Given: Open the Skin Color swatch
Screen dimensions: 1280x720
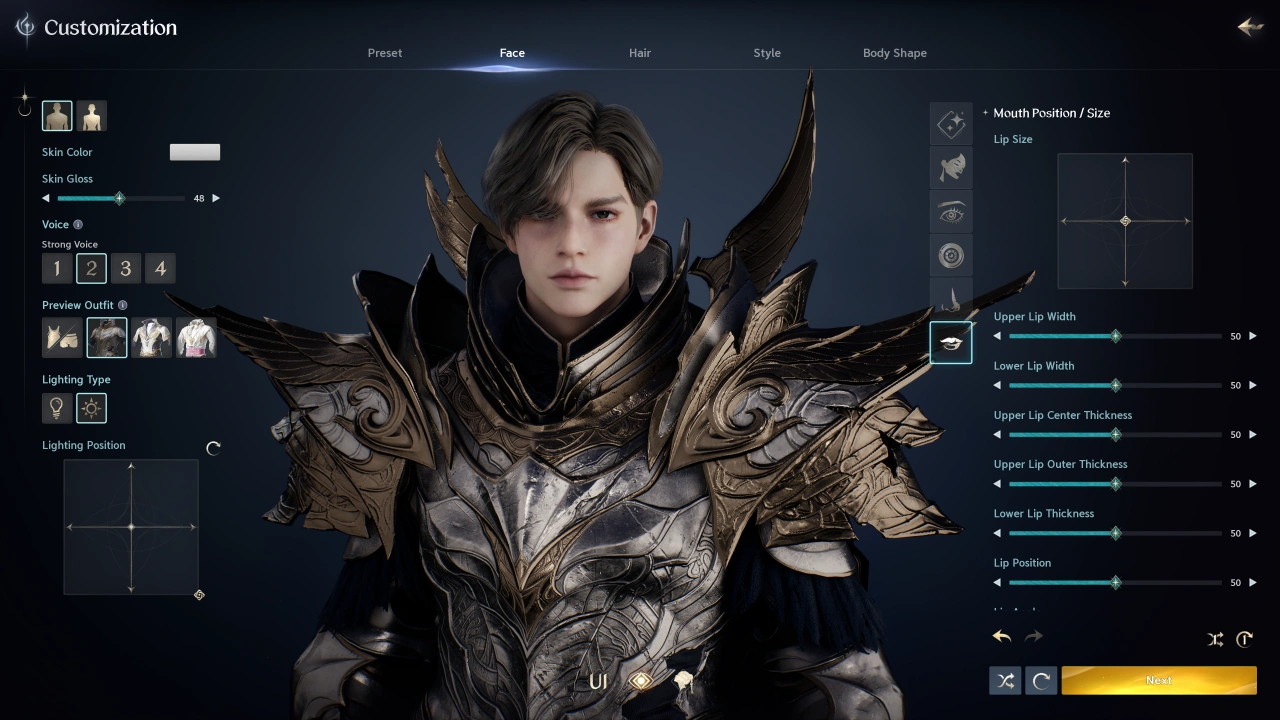Looking at the screenshot, I should [x=195, y=152].
